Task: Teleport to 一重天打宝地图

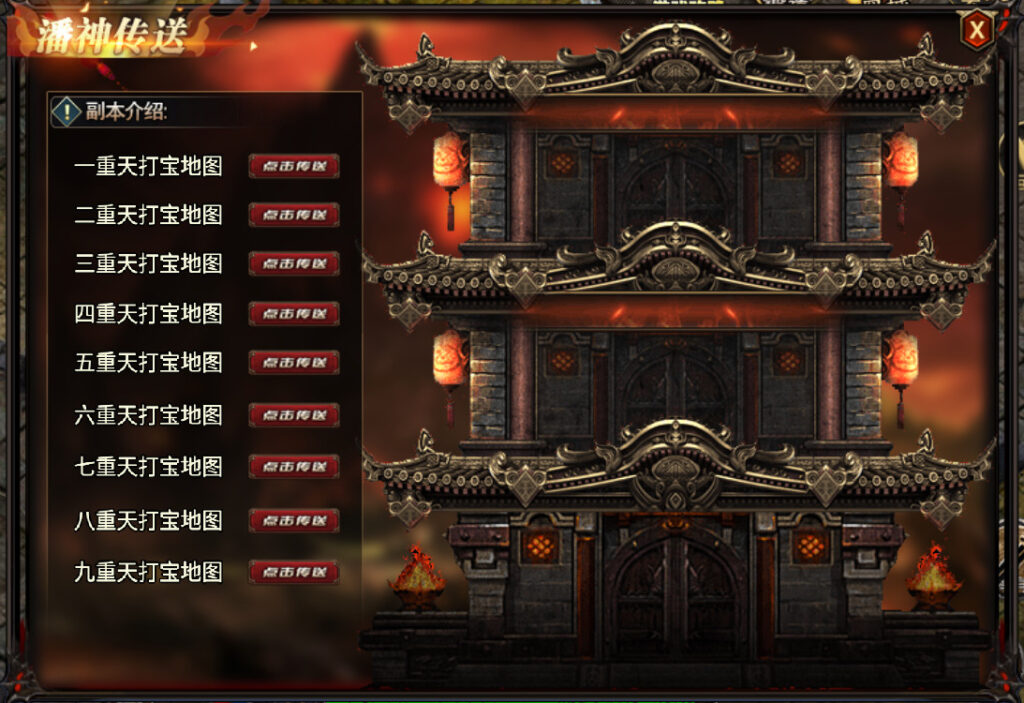Action: tap(294, 166)
